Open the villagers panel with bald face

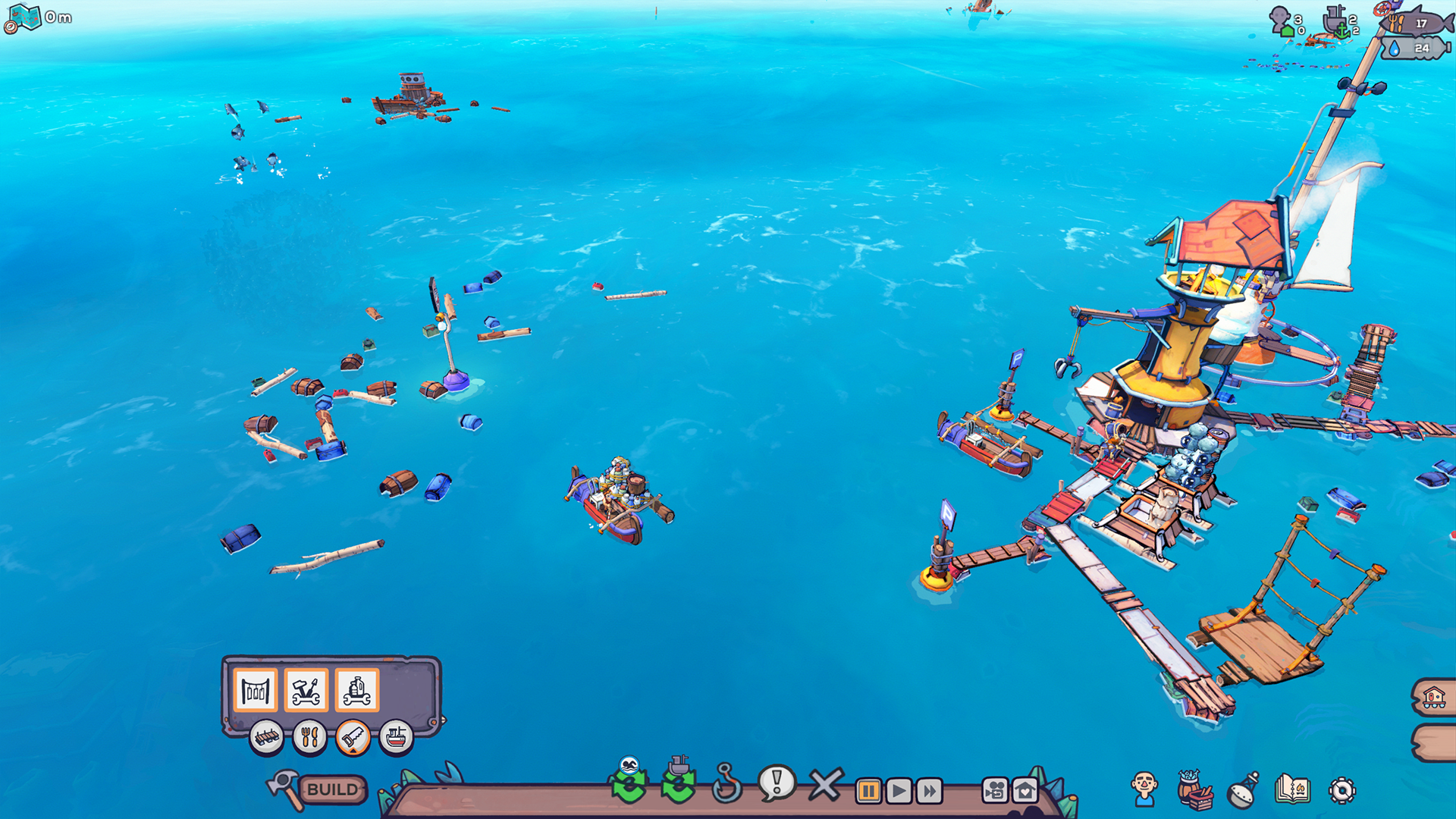1144,789
